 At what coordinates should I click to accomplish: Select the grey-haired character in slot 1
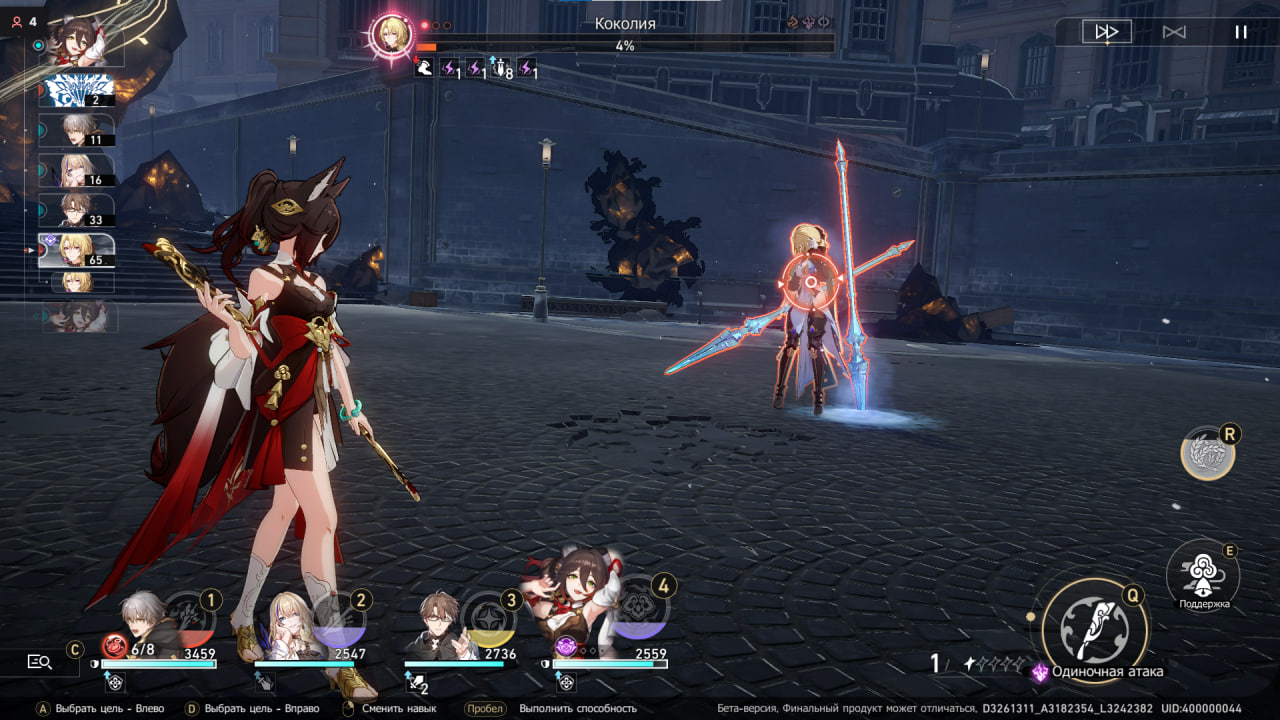(143, 624)
